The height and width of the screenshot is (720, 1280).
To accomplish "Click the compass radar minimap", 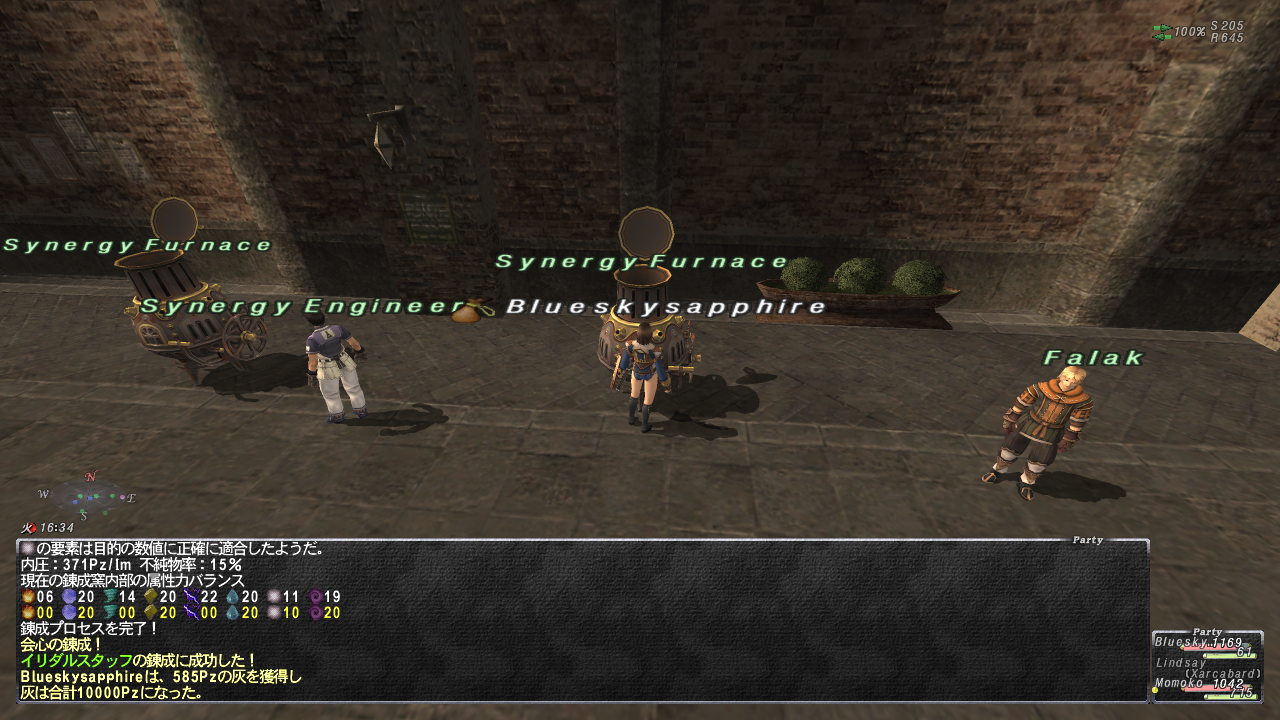I will [88, 495].
